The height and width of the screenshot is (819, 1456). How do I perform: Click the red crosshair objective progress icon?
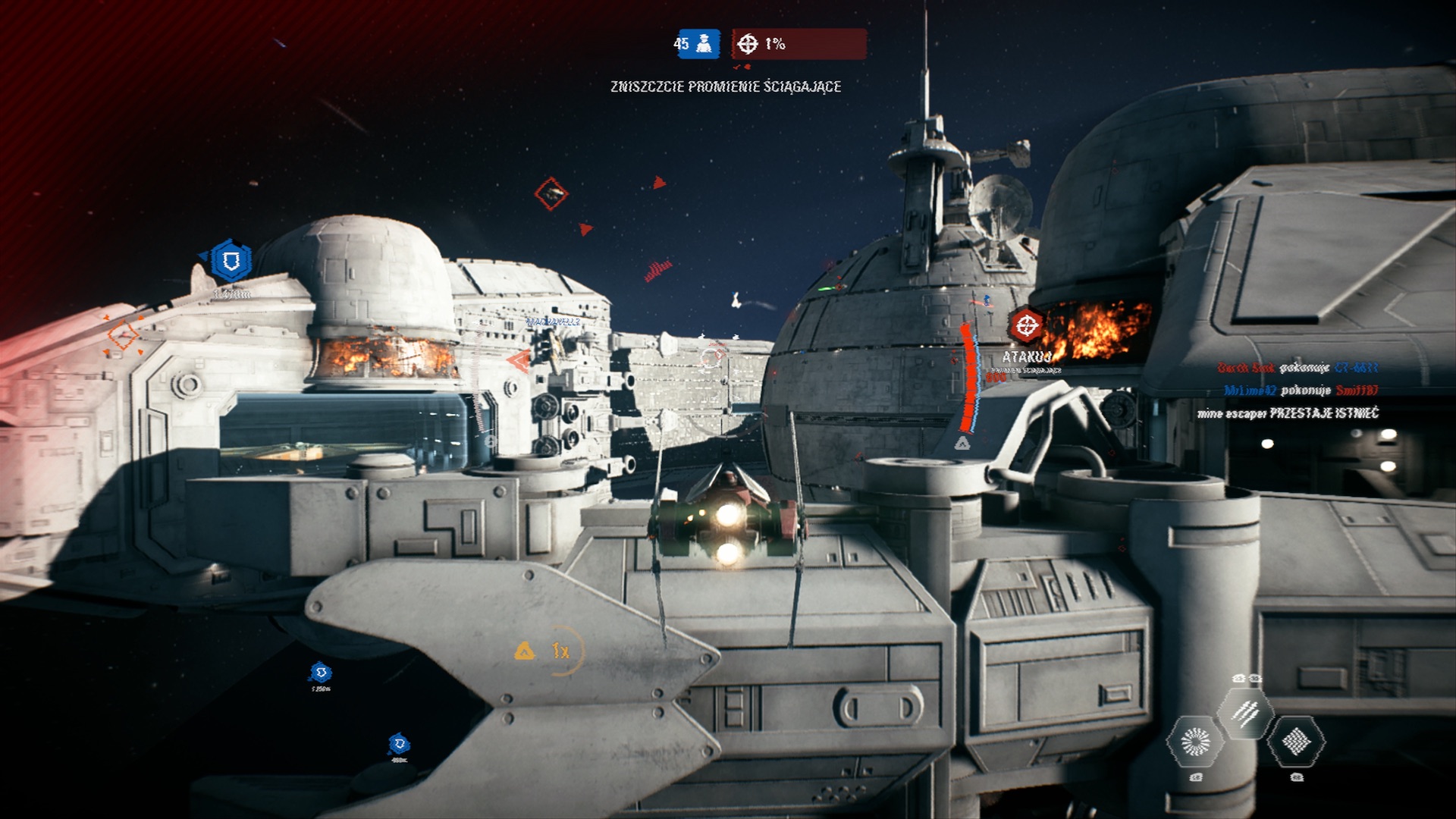pos(748,44)
